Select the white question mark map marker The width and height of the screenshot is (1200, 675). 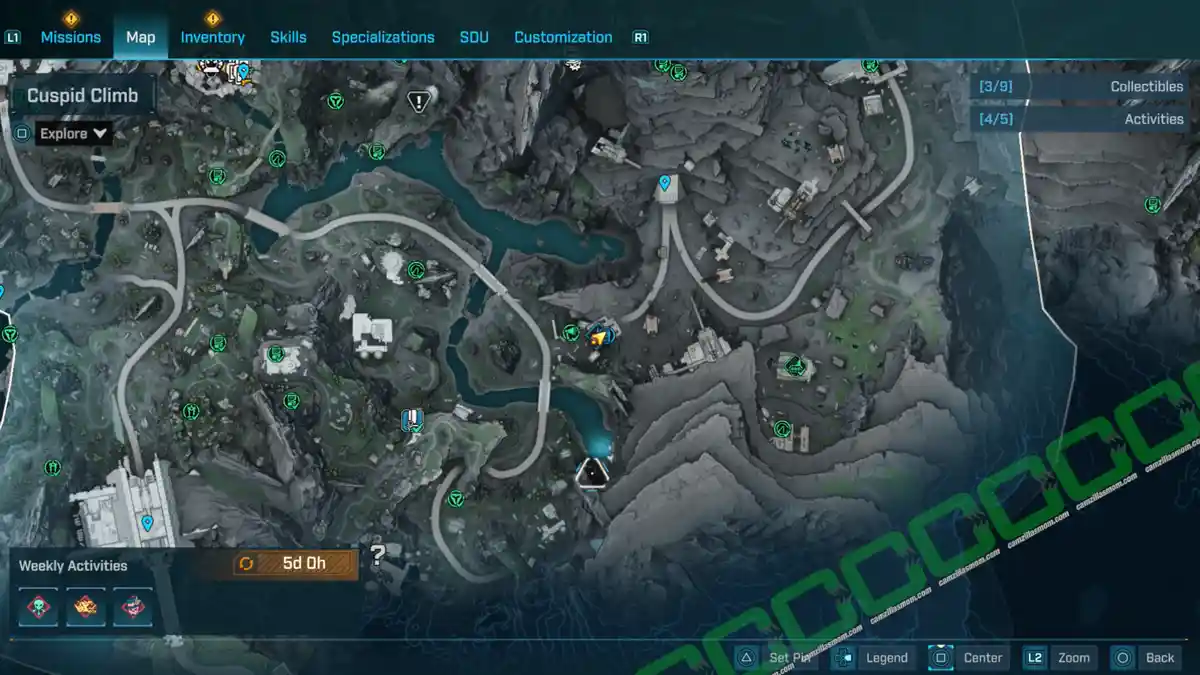pyautogui.click(x=377, y=556)
